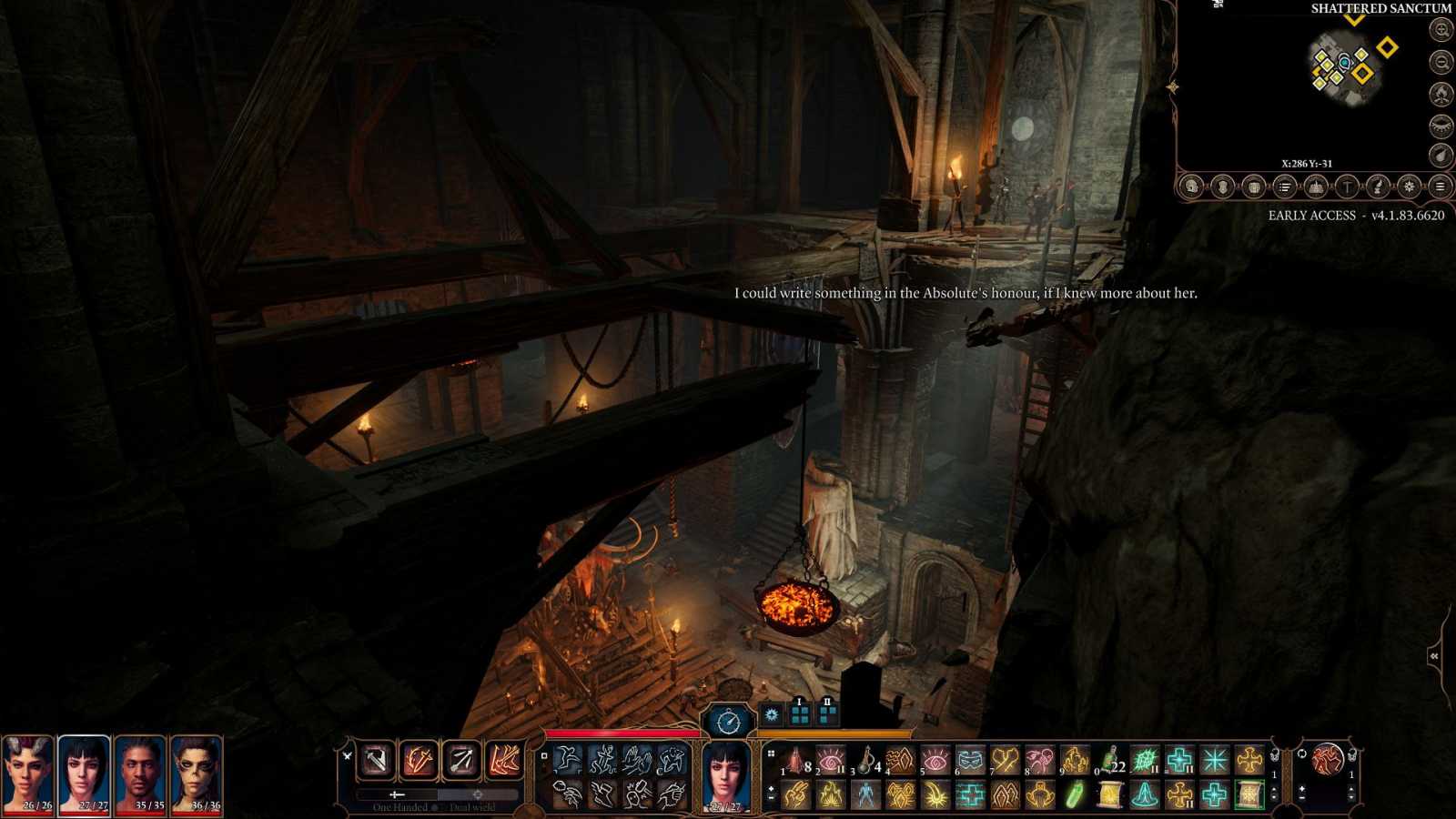The height and width of the screenshot is (819, 1456).
Task: Open the main menu hamburger button
Action: (1440, 187)
